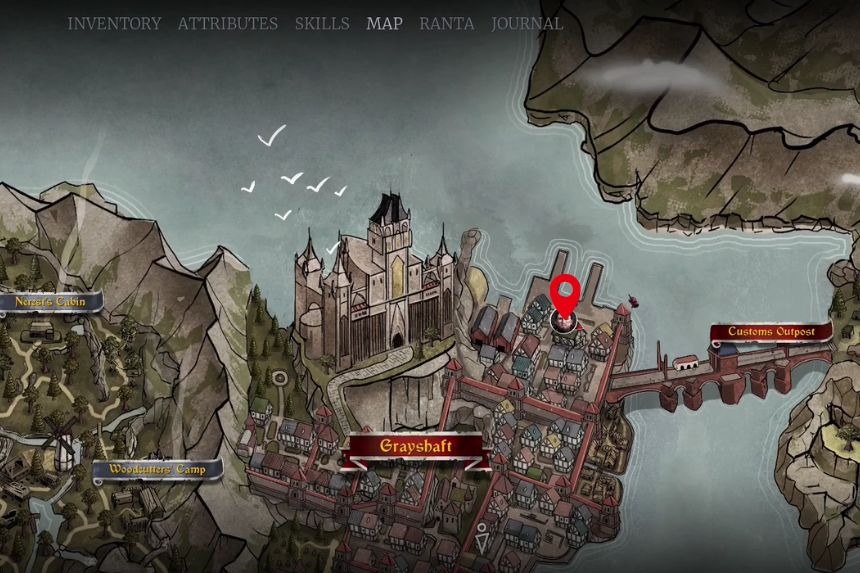Switch to the Attributes tab

pos(228,23)
